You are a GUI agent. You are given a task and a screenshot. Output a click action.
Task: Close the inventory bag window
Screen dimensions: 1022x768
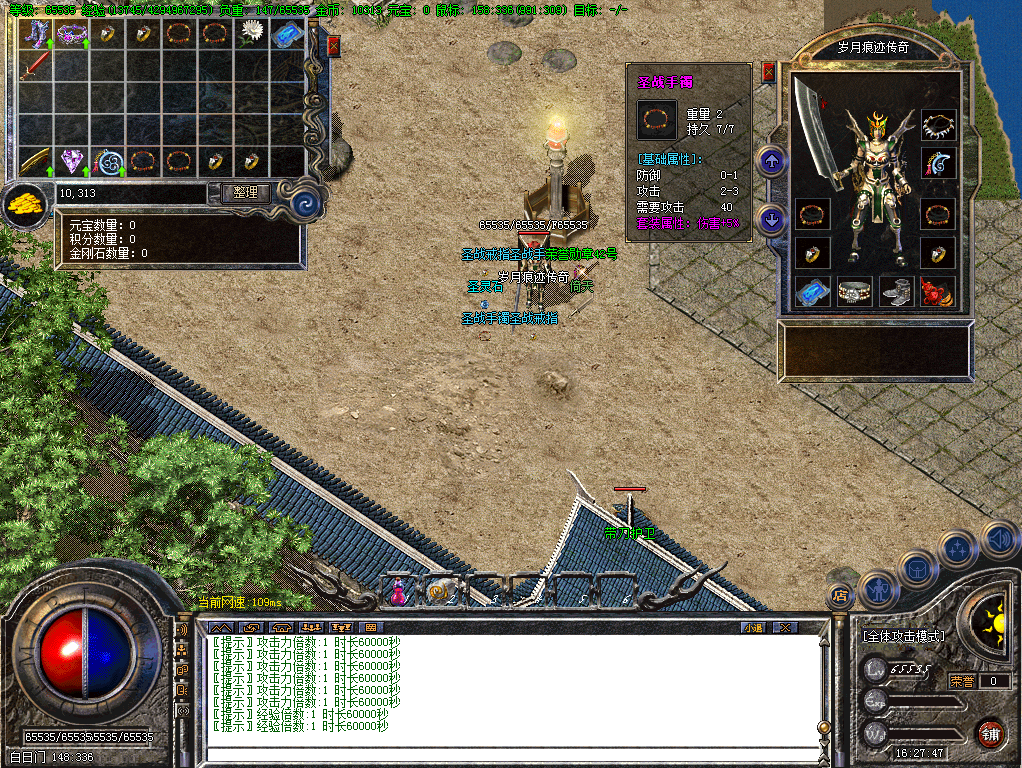333,45
